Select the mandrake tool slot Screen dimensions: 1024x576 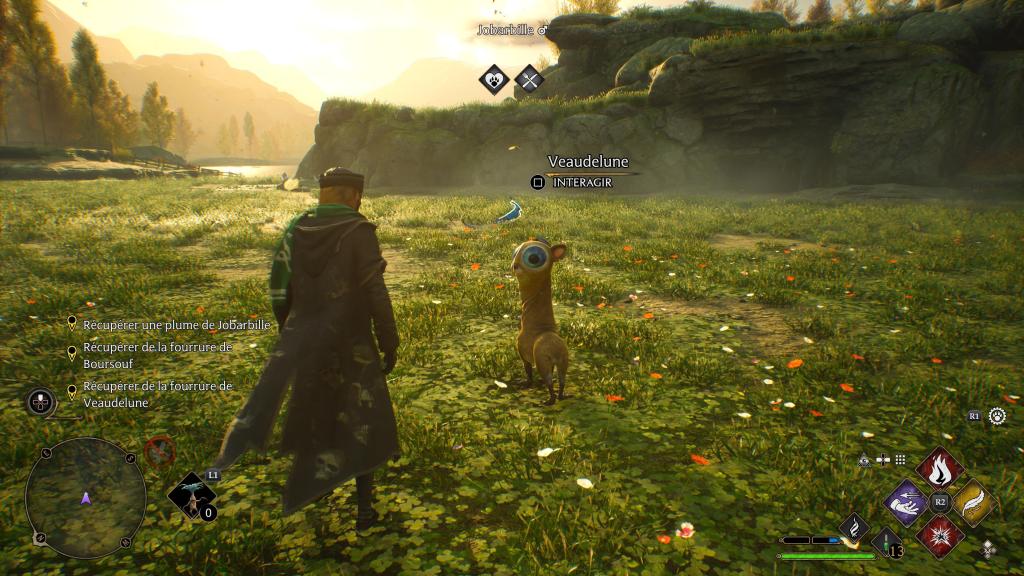coord(190,495)
